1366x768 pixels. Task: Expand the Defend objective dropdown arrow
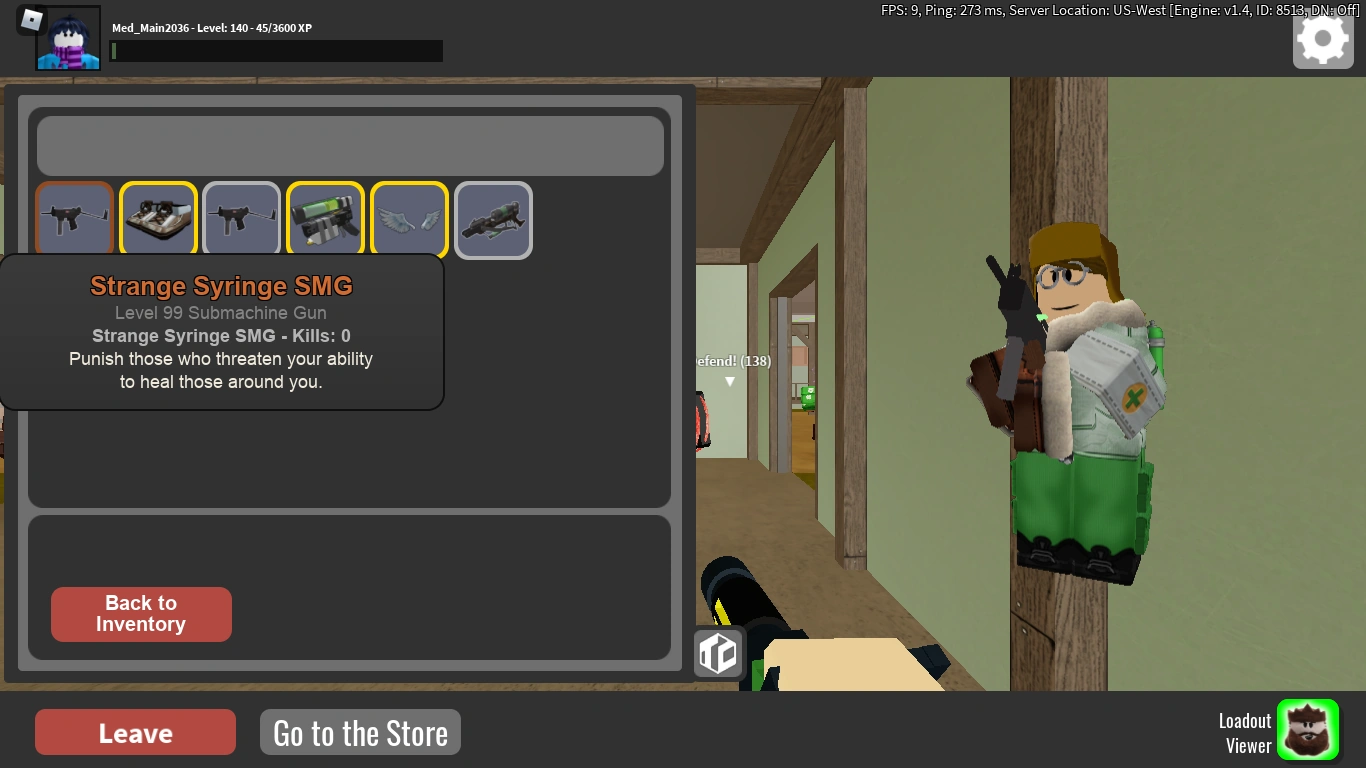click(730, 381)
